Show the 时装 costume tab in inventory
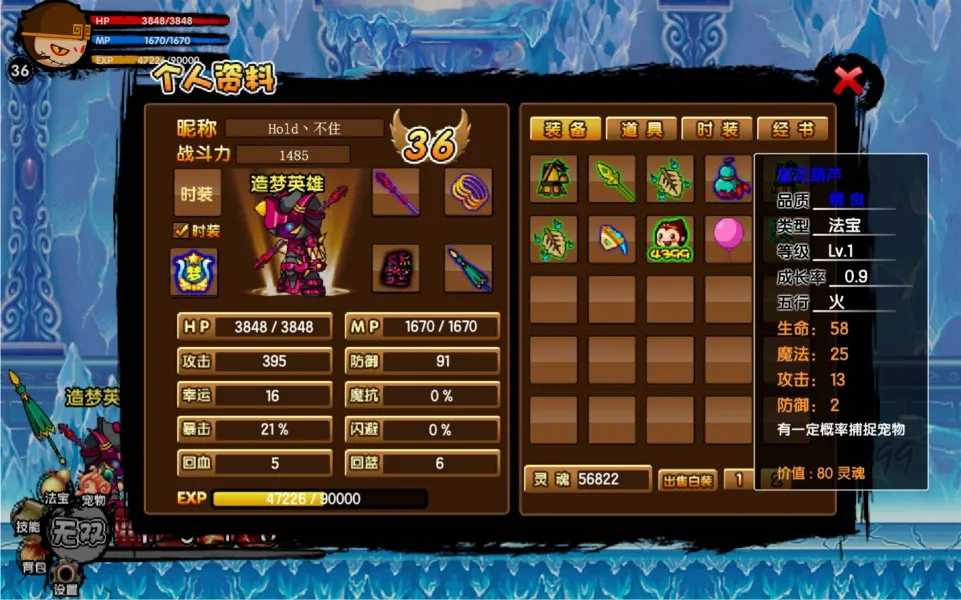 coord(717,129)
